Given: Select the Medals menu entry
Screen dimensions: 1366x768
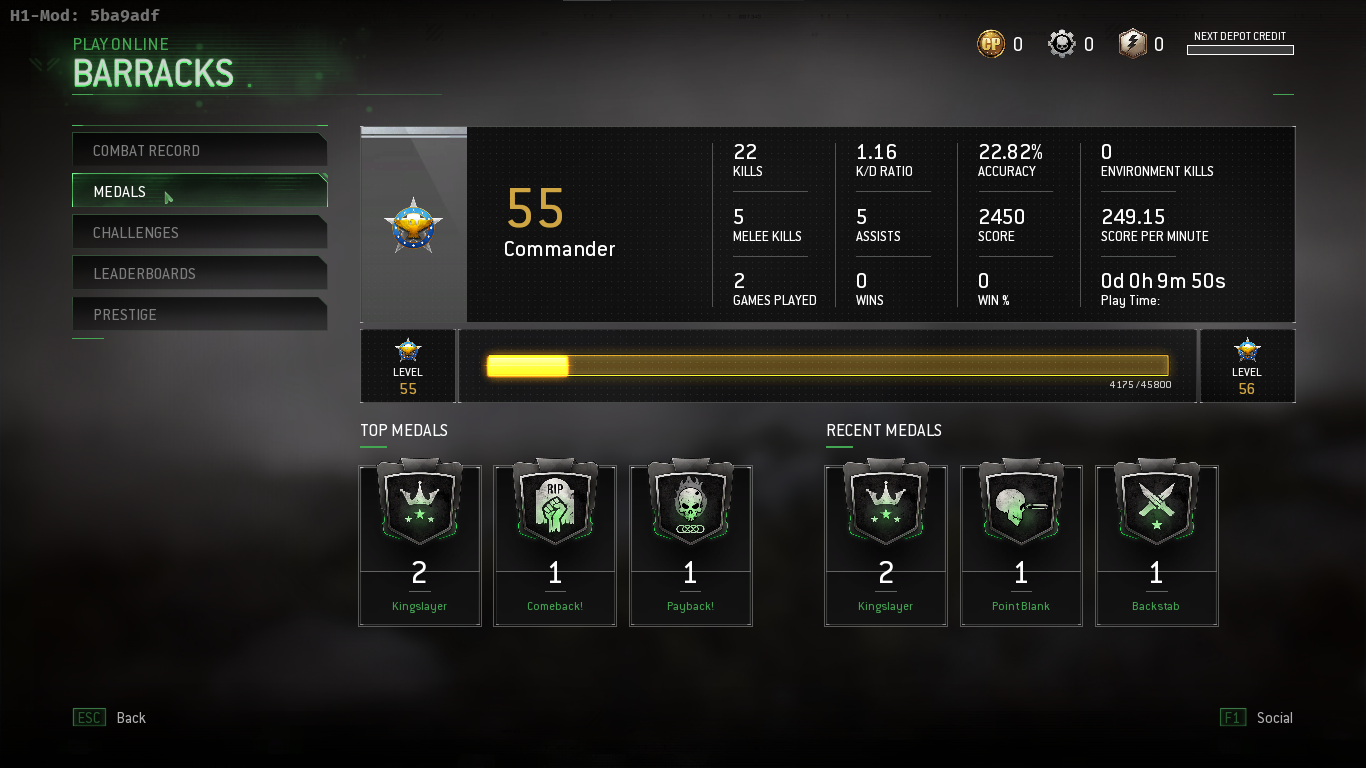Looking at the screenshot, I should click(x=199, y=191).
